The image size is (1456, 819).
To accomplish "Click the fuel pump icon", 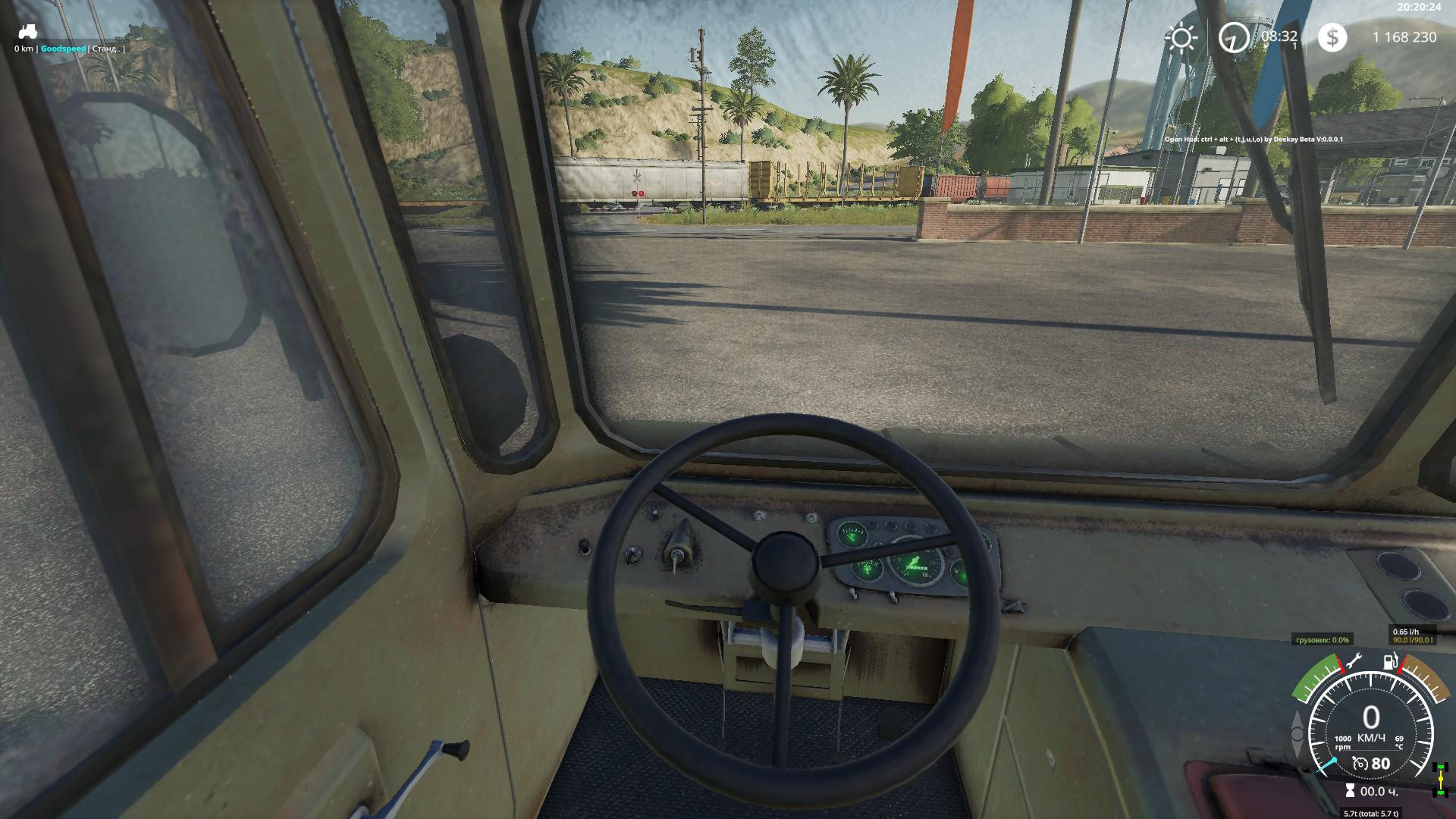I will [1391, 661].
